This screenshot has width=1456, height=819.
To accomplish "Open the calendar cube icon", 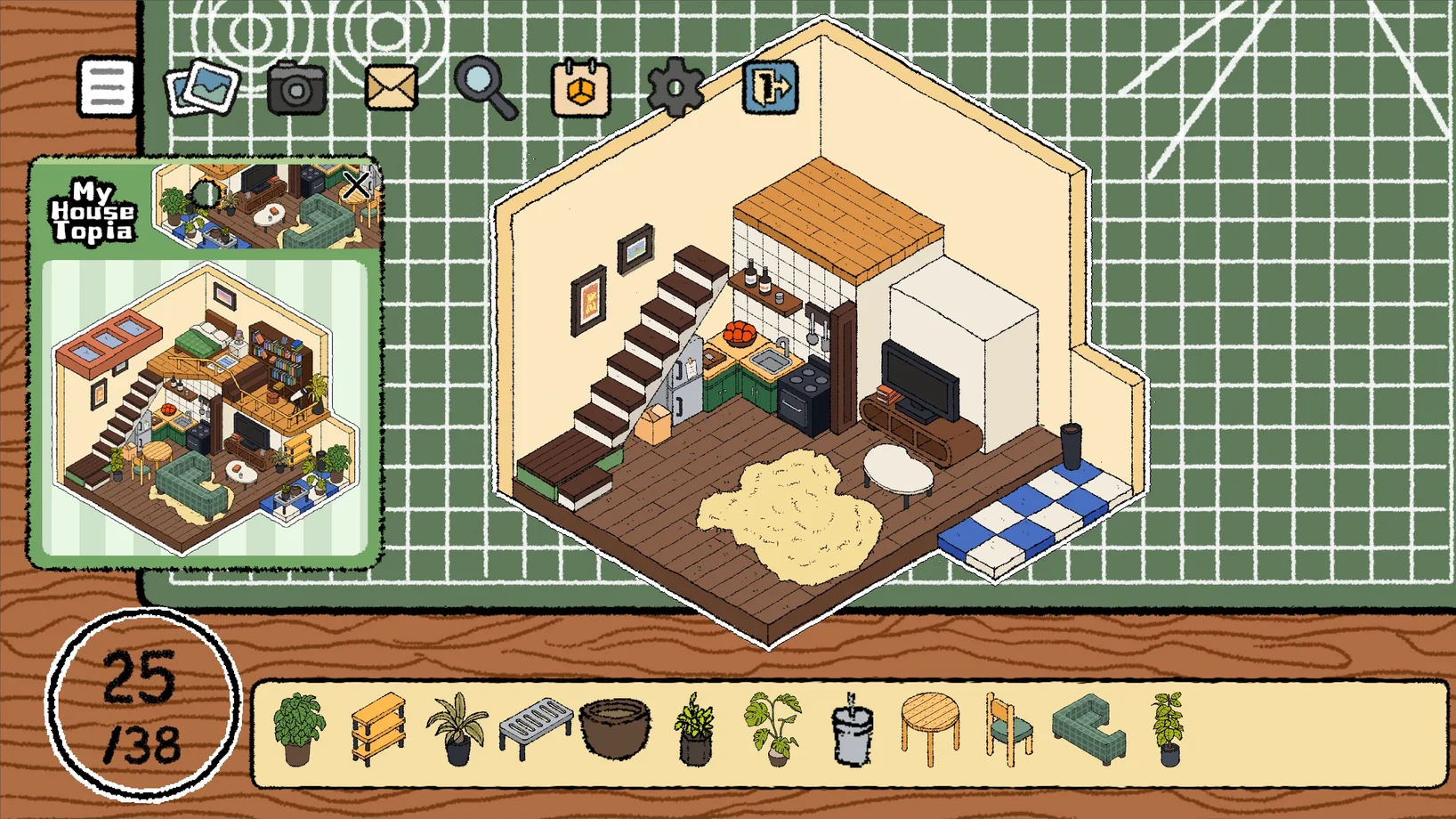I will (580, 87).
